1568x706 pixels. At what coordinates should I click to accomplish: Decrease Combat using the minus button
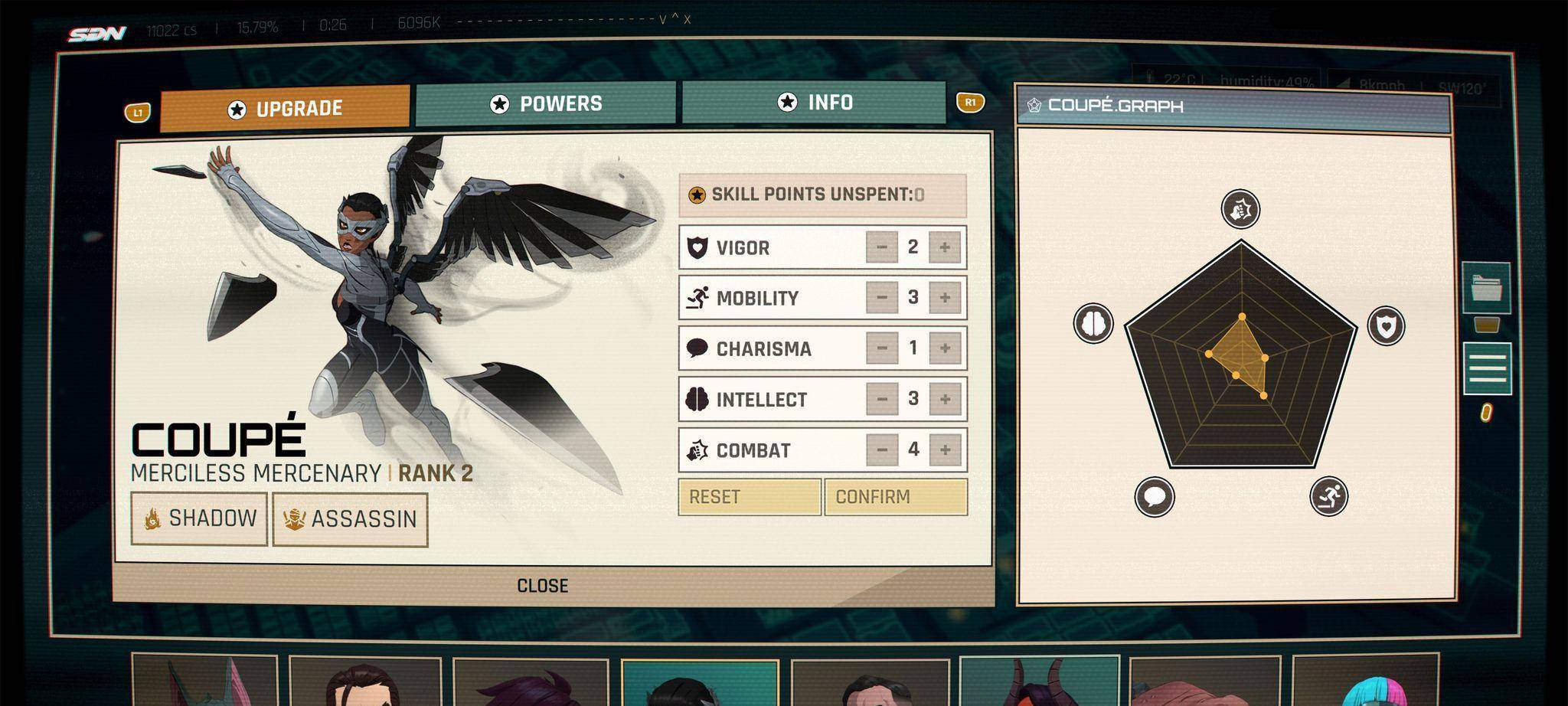[882, 449]
